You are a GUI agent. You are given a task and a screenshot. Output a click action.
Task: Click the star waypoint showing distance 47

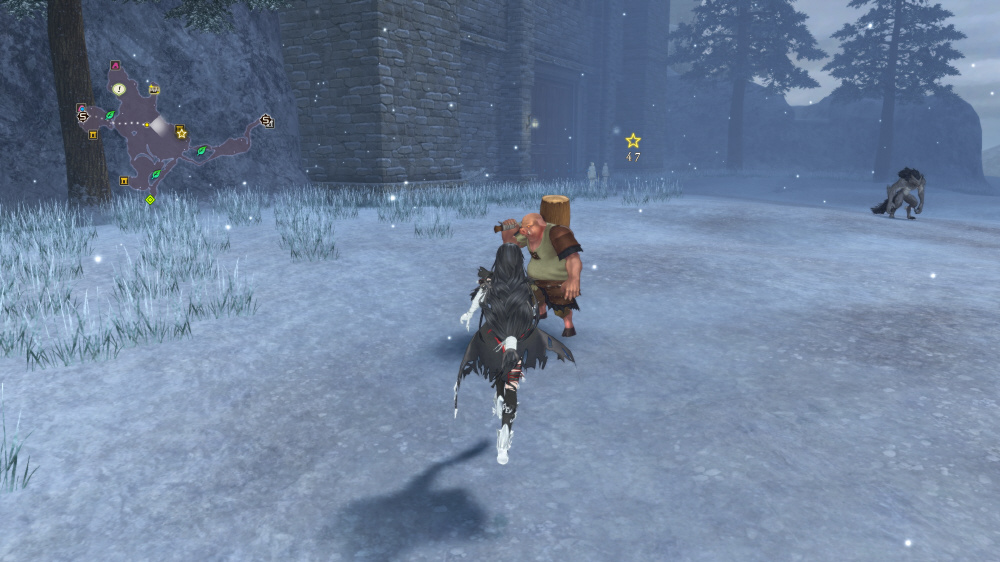[x=633, y=141]
